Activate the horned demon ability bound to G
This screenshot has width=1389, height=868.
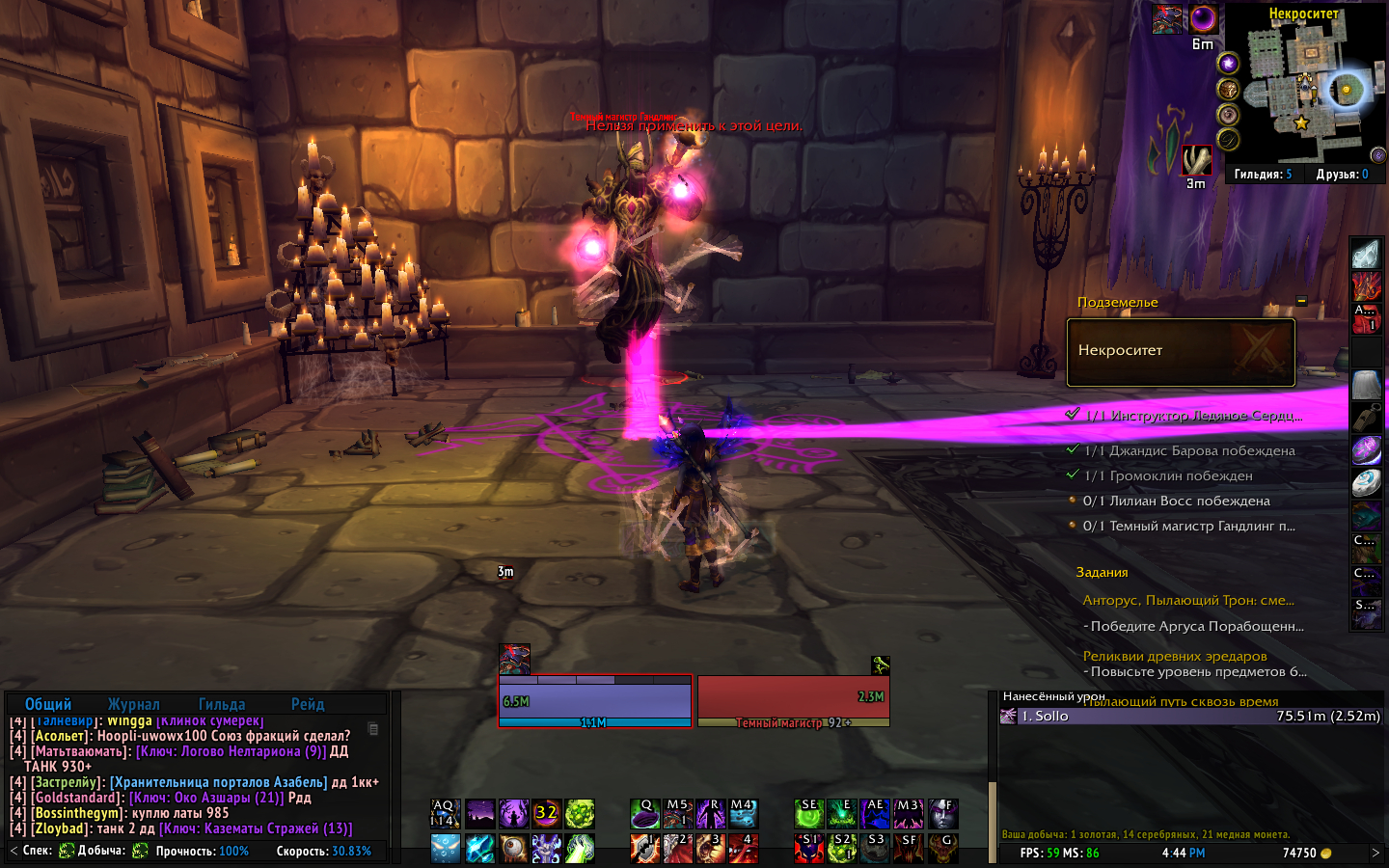click(942, 848)
